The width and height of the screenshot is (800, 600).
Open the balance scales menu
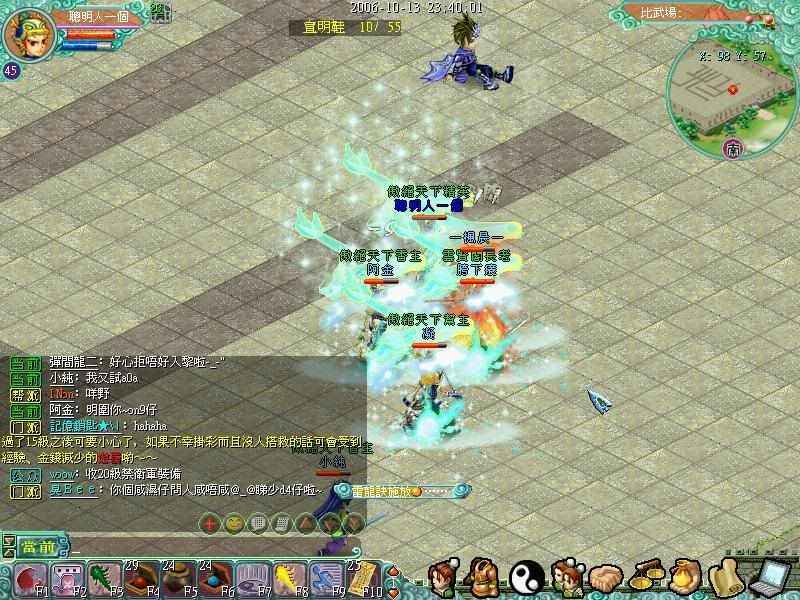pyautogui.click(x=647, y=577)
